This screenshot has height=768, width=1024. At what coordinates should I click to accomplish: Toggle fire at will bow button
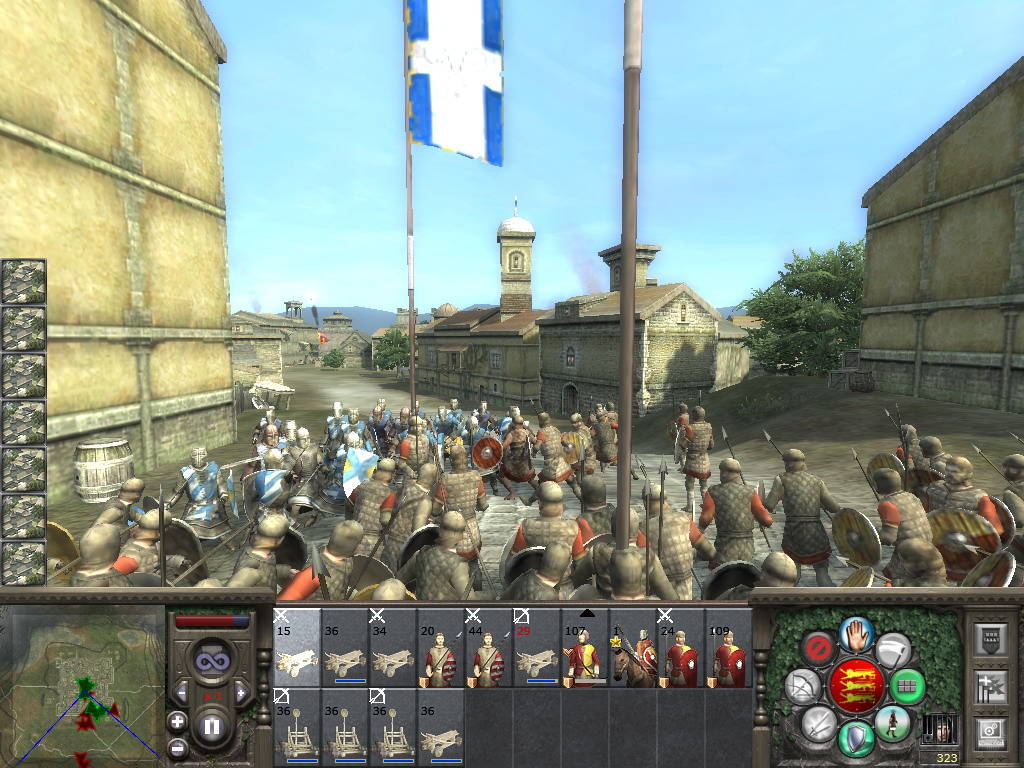click(802, 686)
